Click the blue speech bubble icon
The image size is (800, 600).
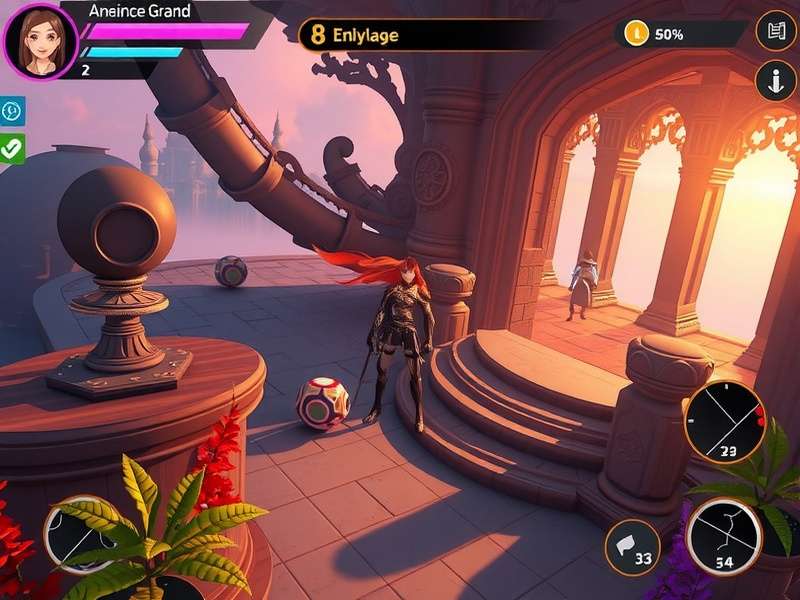[12, 110]
